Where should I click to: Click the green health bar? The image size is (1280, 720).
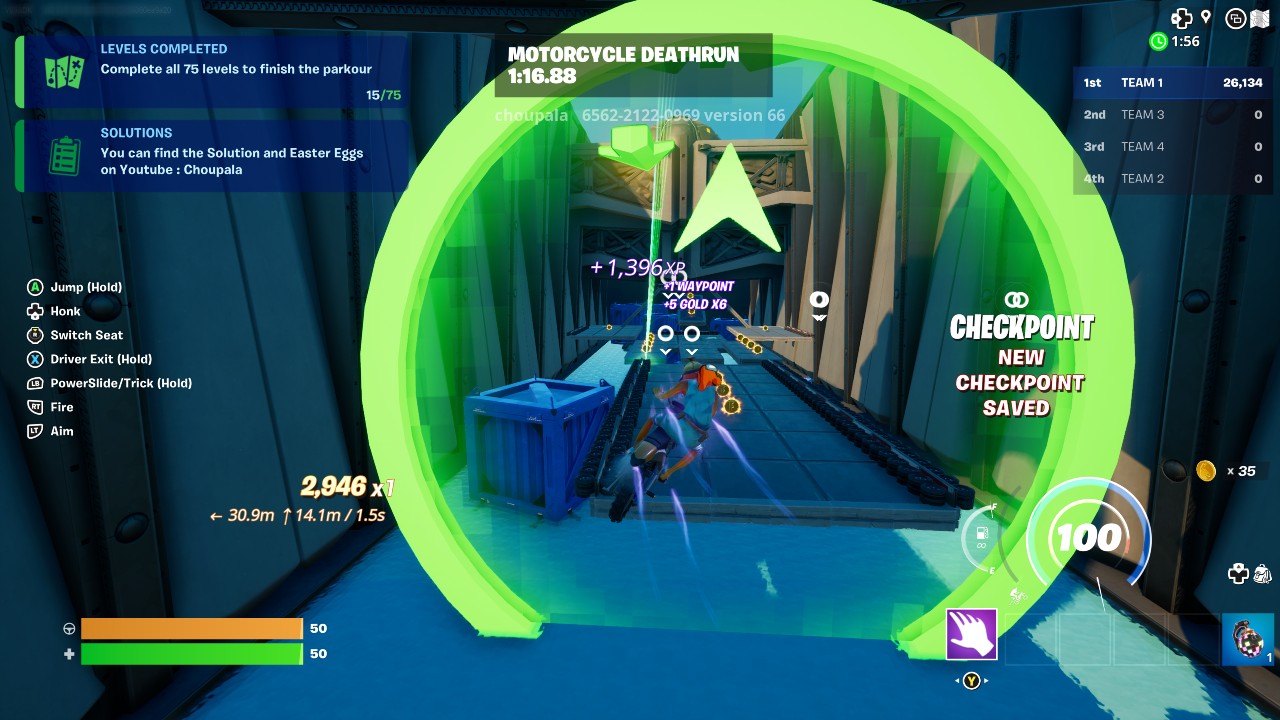coord(190,654)
